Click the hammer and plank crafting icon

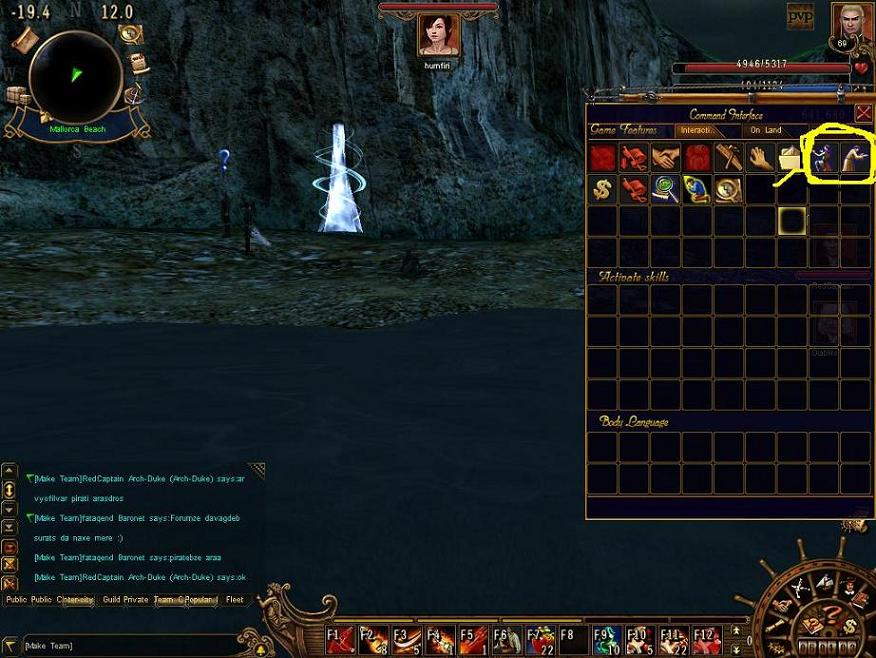click(727, 159)
